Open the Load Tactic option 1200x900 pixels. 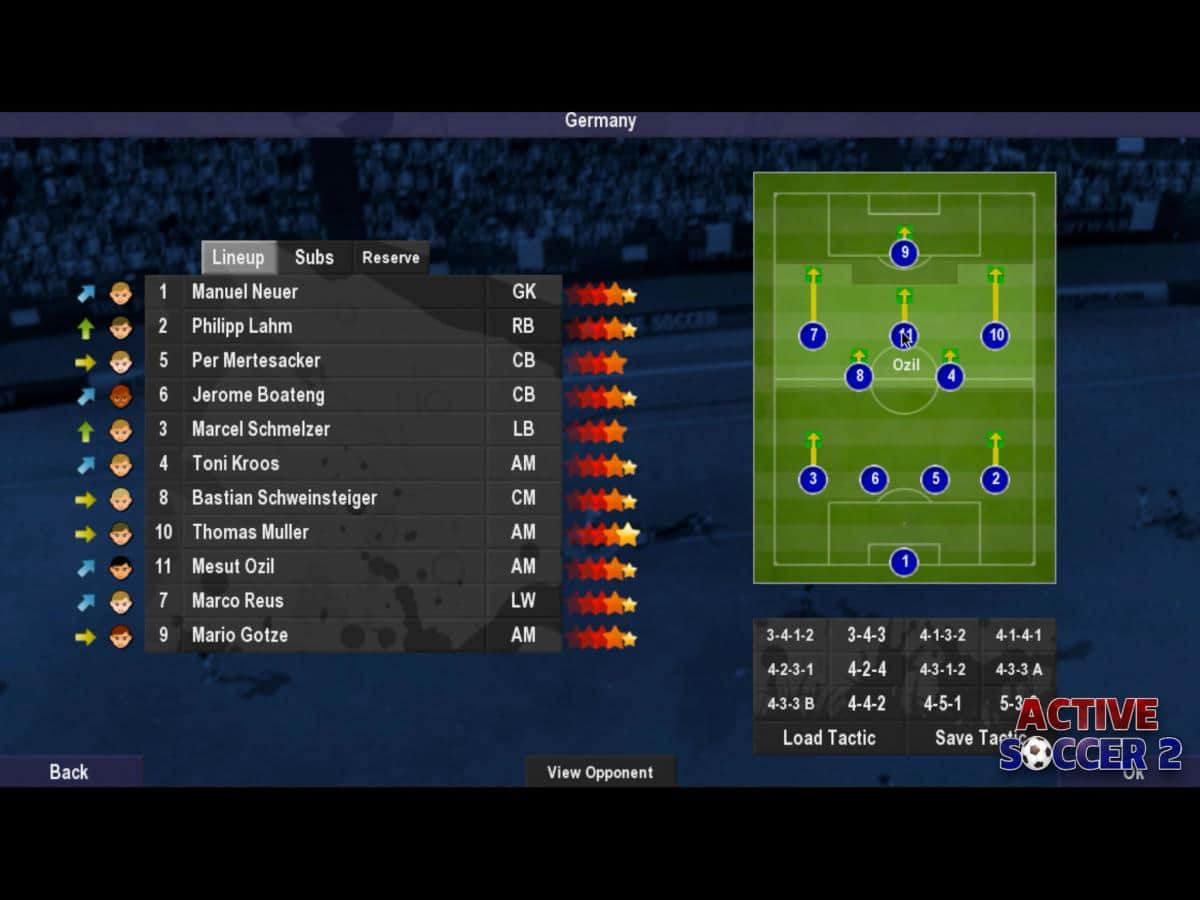coord(829,738)
